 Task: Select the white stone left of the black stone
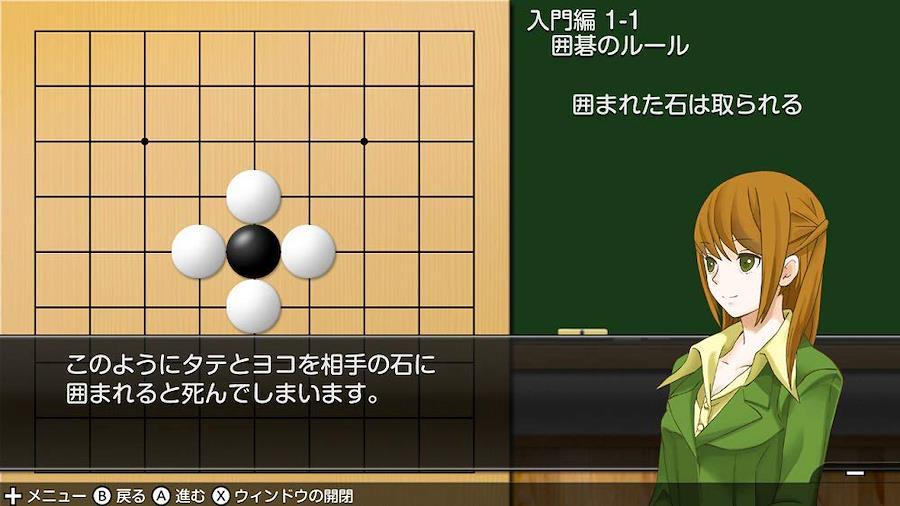(x=198, y=251)
